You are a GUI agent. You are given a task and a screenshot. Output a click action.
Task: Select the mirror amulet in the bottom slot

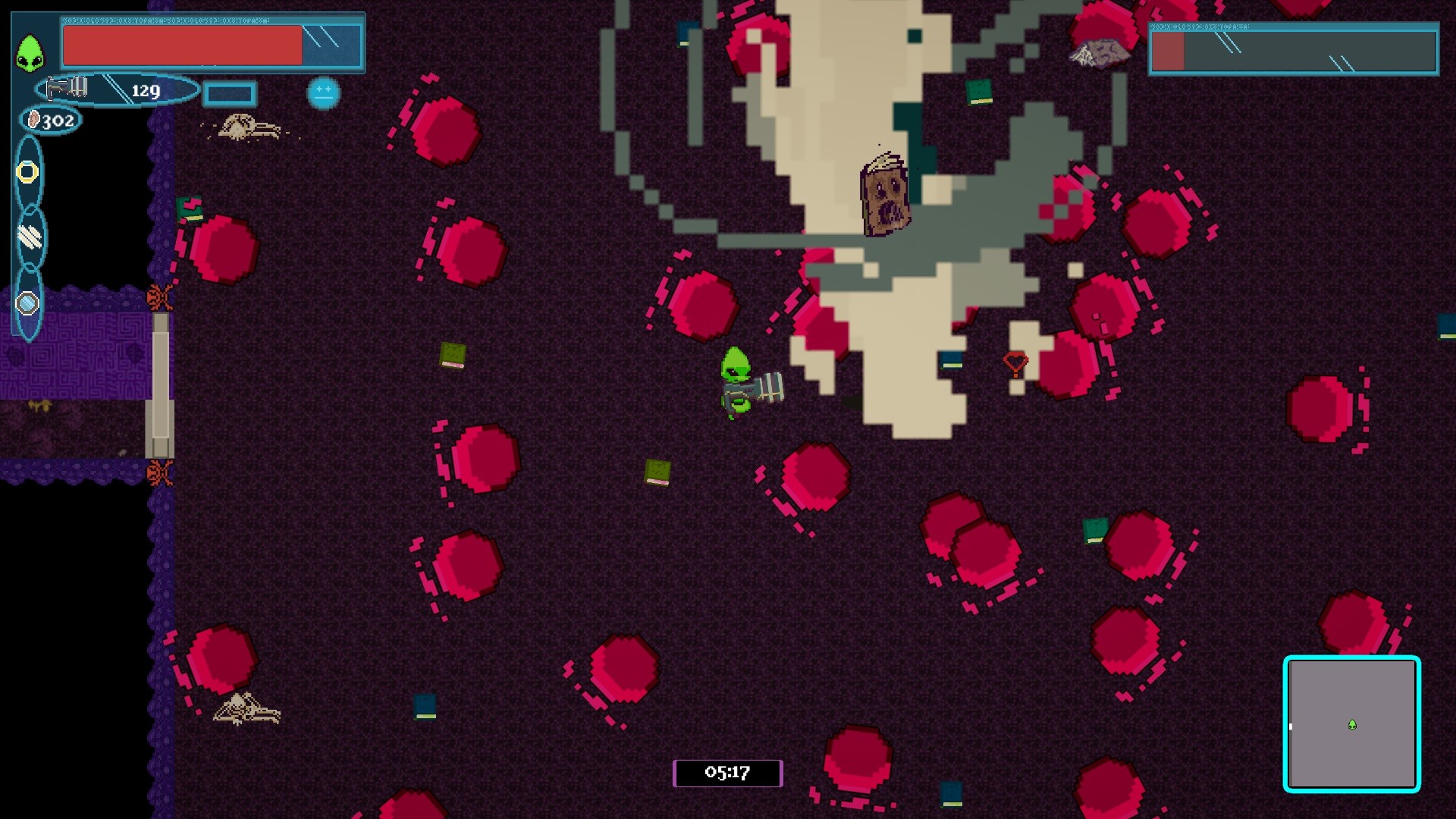pos(28,304)
